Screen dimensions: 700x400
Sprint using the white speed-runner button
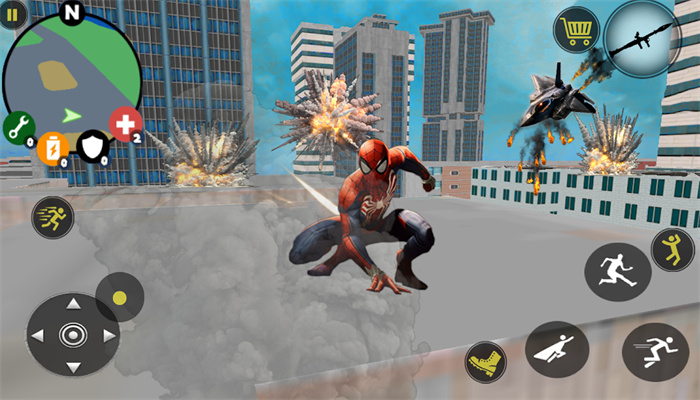655,352
